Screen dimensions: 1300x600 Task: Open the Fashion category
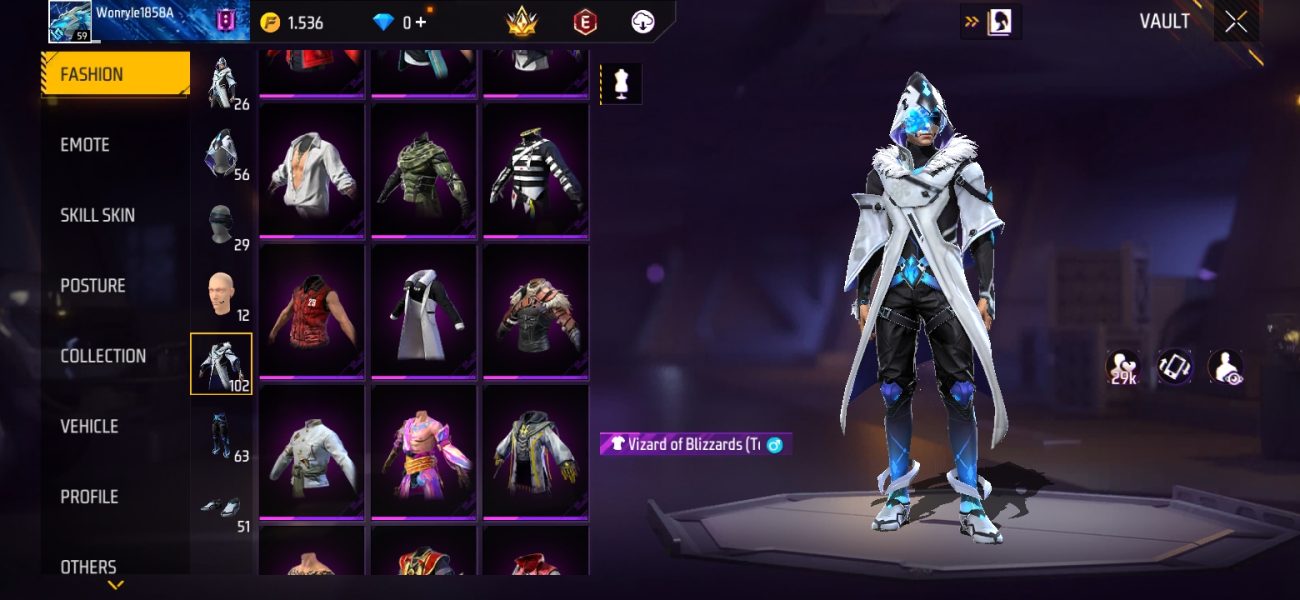[x=115, y=74]
